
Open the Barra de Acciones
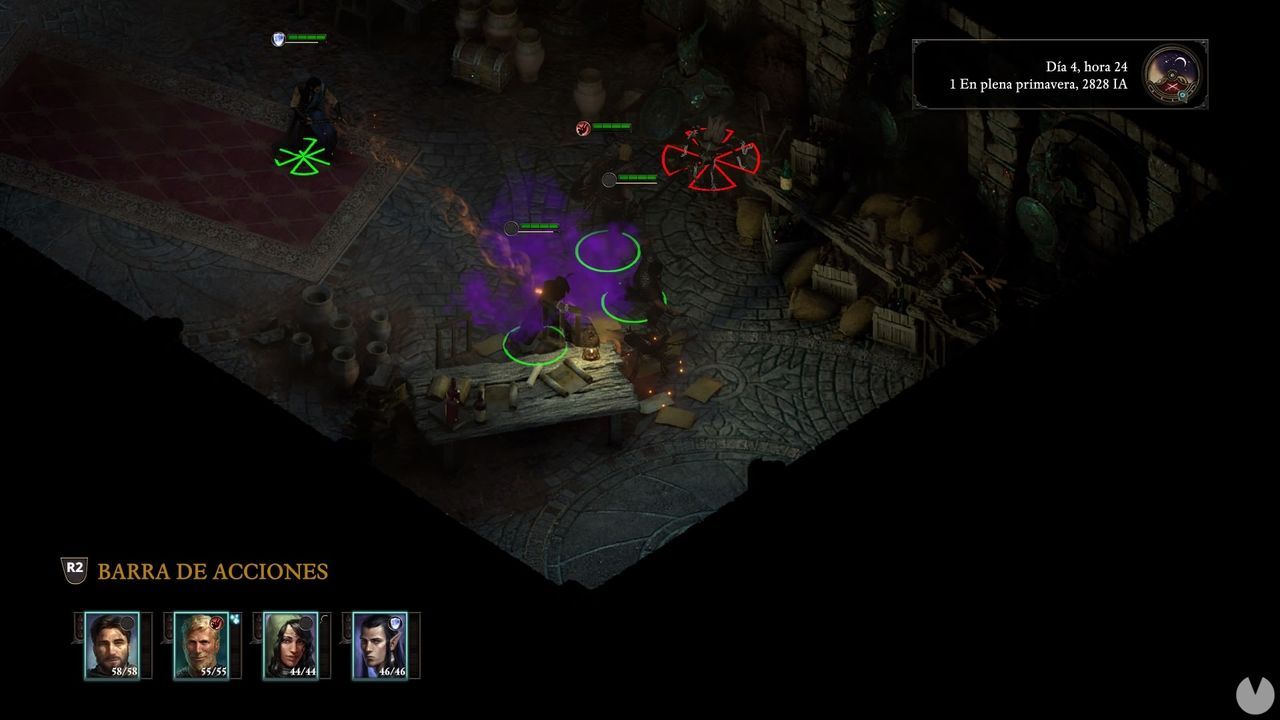pos(212,572)
